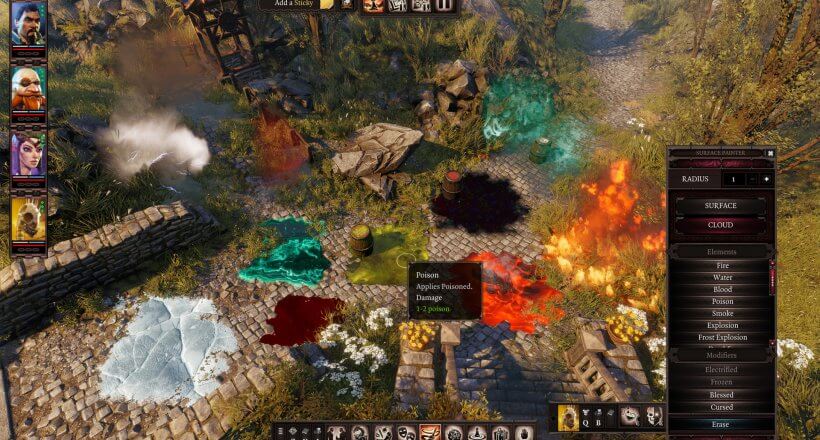Pick the Blood element option
820x440 pixels.
point(721,289)
